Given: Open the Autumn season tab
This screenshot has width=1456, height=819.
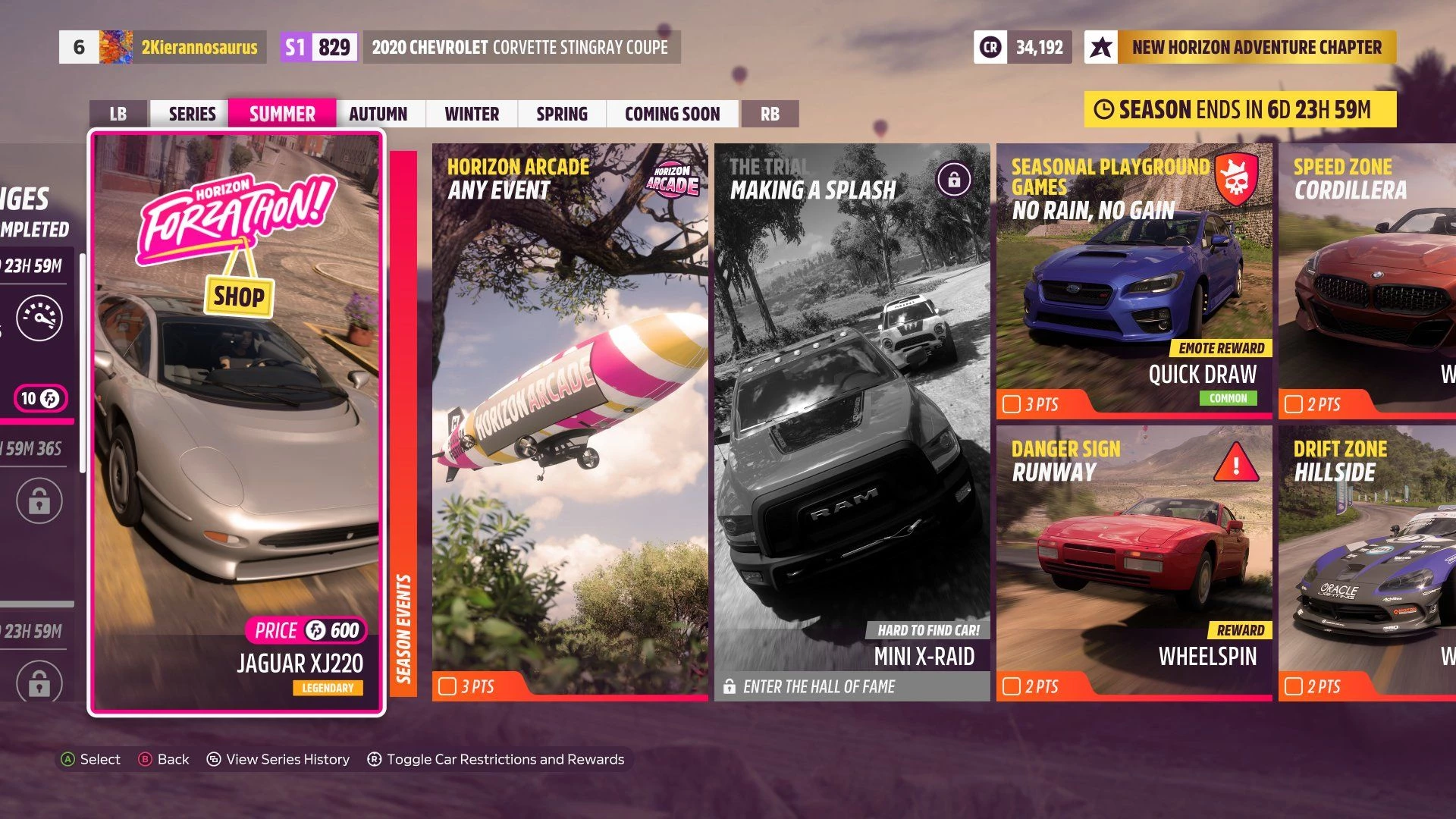Looking at the screenshot, I should click(378, 114).
